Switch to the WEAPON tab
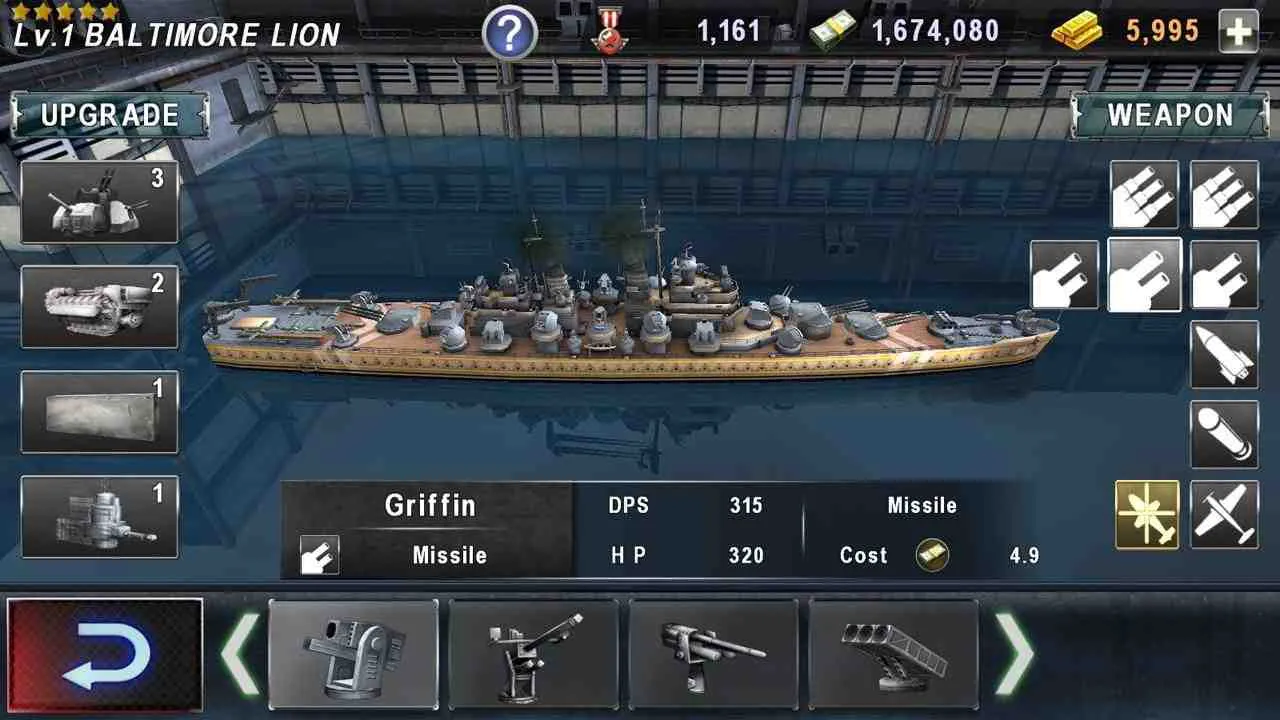Screen dimensions: 1280x720 tap(1173, 115)
